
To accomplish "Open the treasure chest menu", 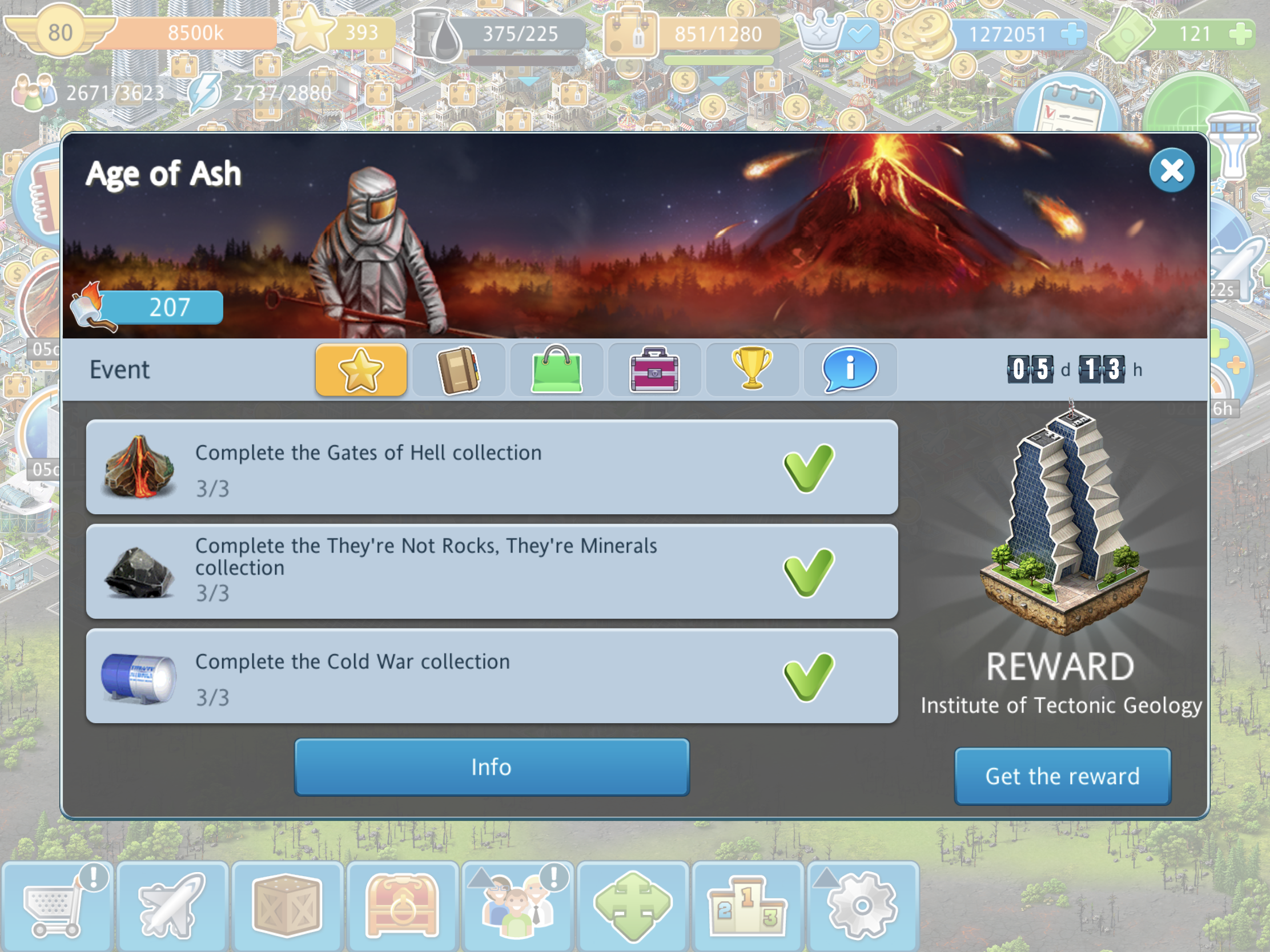I will (x=403, y=907).
